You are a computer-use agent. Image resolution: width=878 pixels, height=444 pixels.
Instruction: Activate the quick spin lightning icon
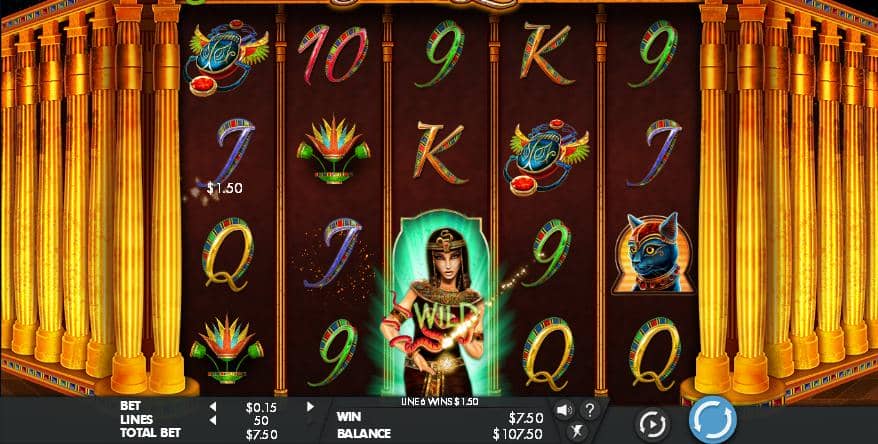point(576,431)
